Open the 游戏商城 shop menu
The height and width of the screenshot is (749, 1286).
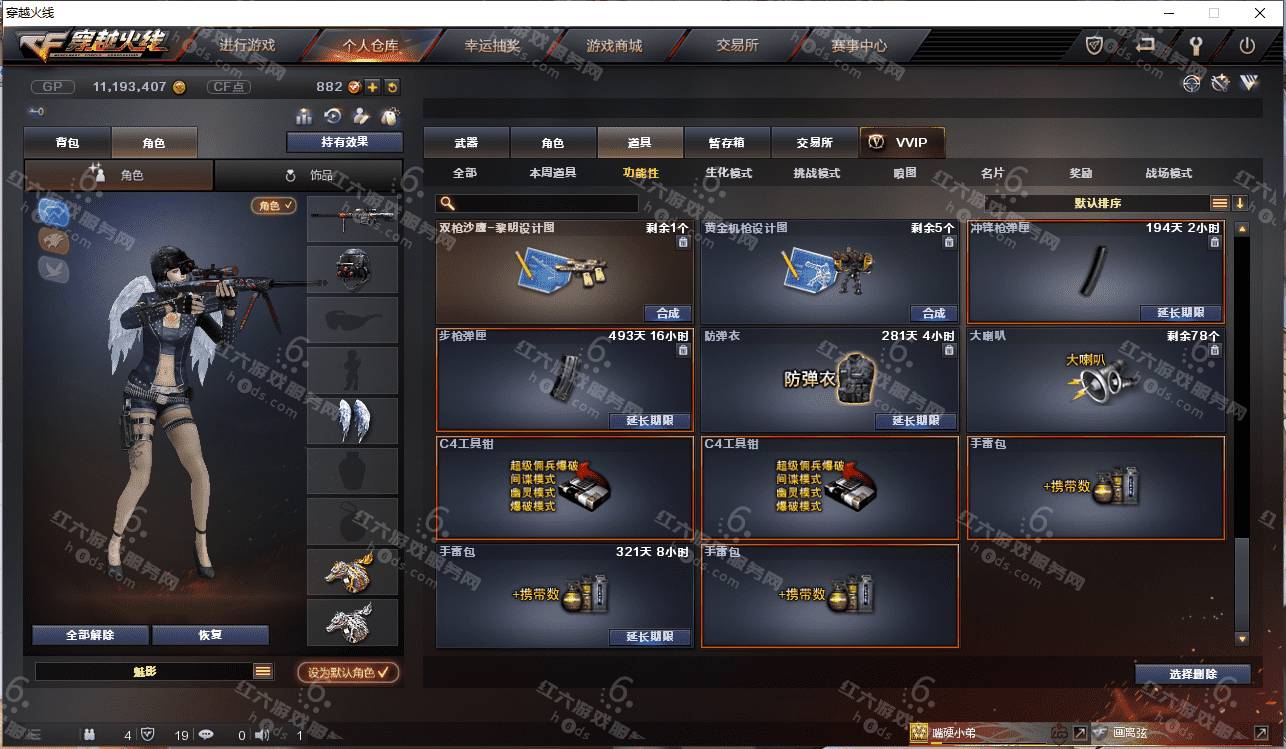614,46
